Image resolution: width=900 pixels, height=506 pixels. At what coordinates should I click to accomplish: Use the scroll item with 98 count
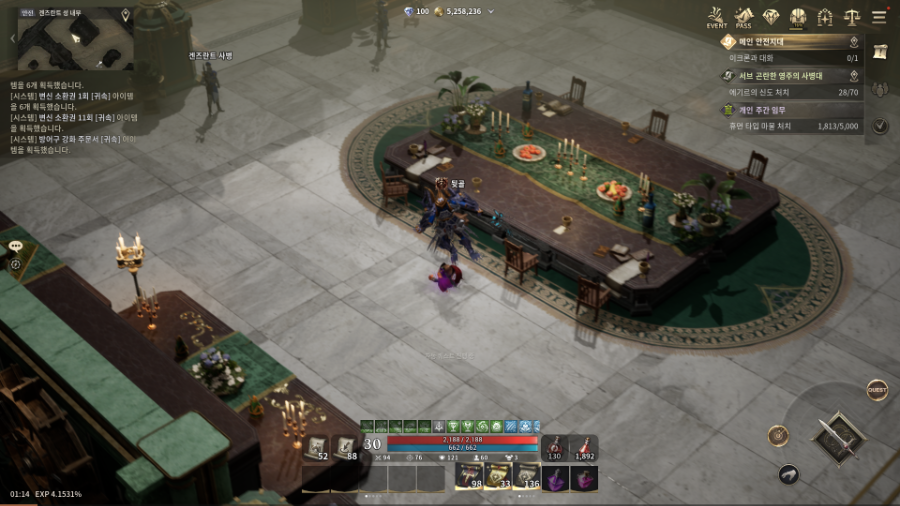pos(470,477)
